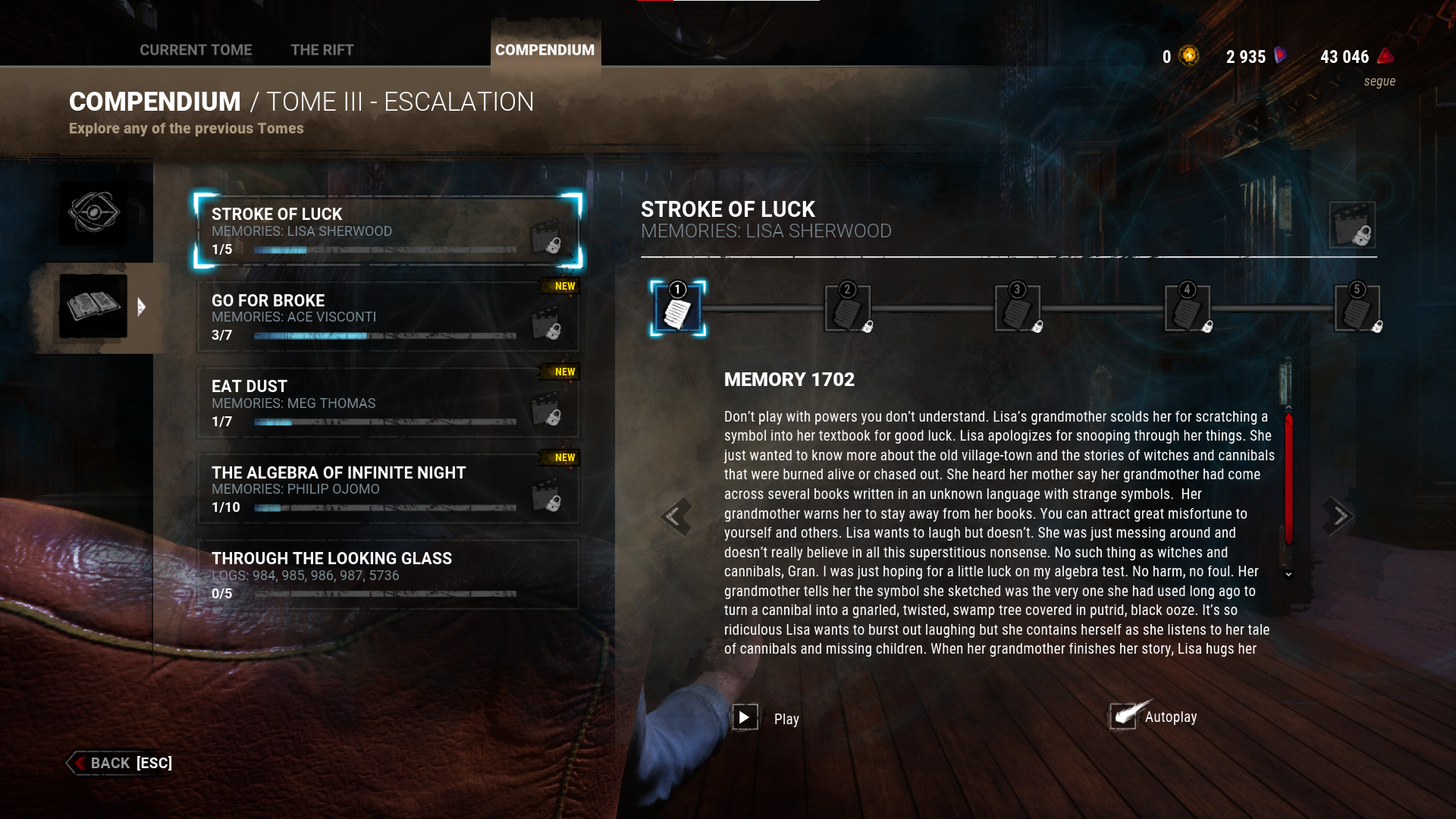
Task: Open Go For Broke memories entry
Action: [x=388, y=317]
